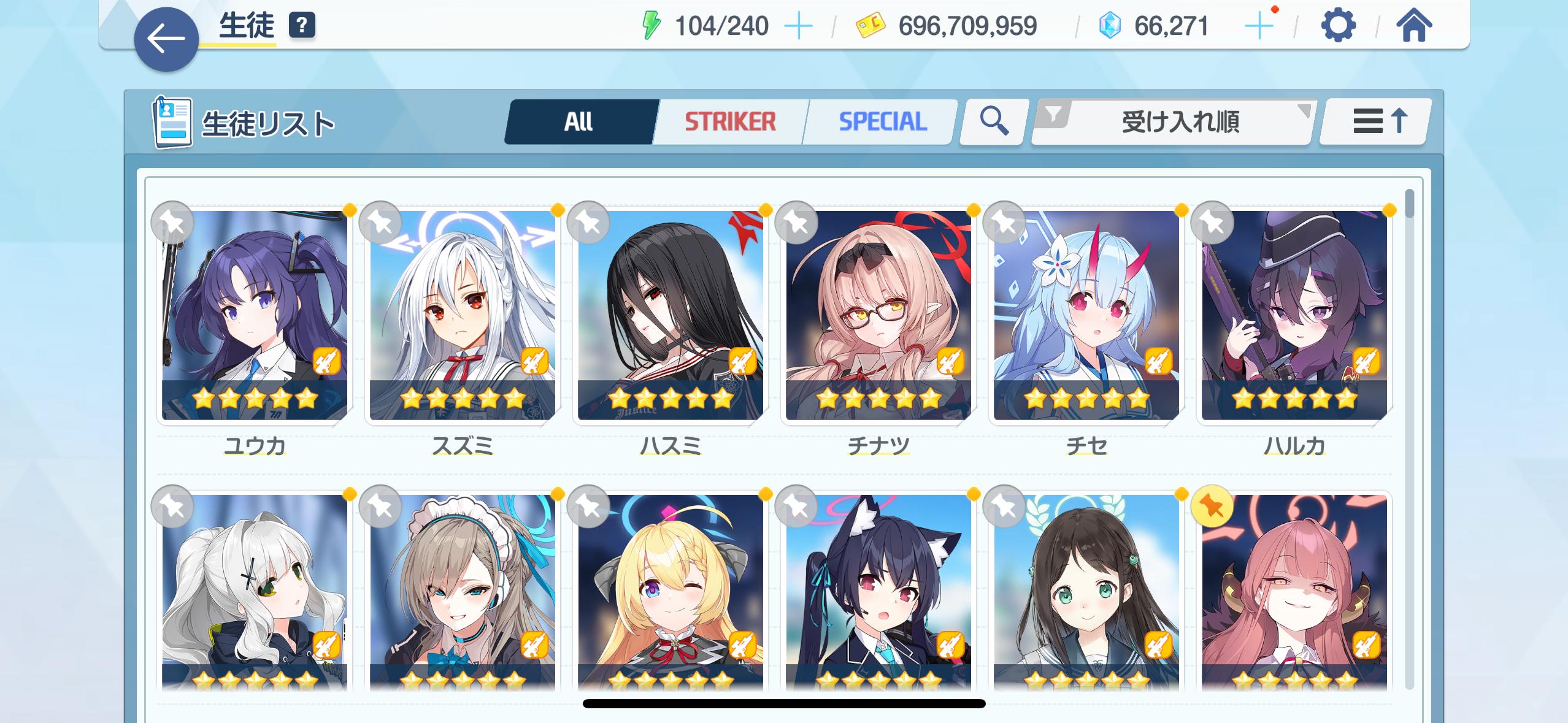
Task: Return to the home screen
Action: [x=1414, y=26]
